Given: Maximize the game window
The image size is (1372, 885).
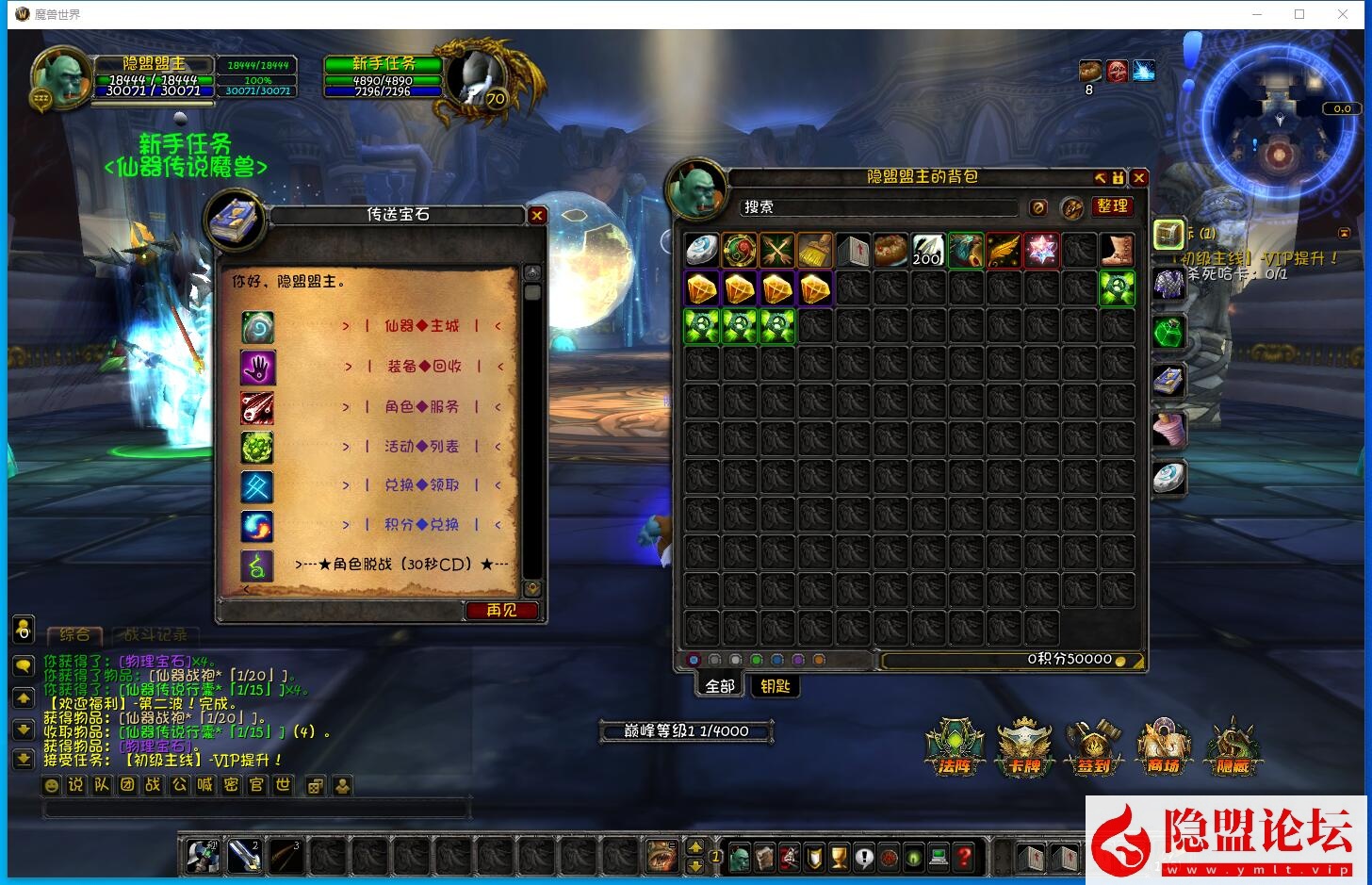Looking at the screenshot, I should [1299, 14].
